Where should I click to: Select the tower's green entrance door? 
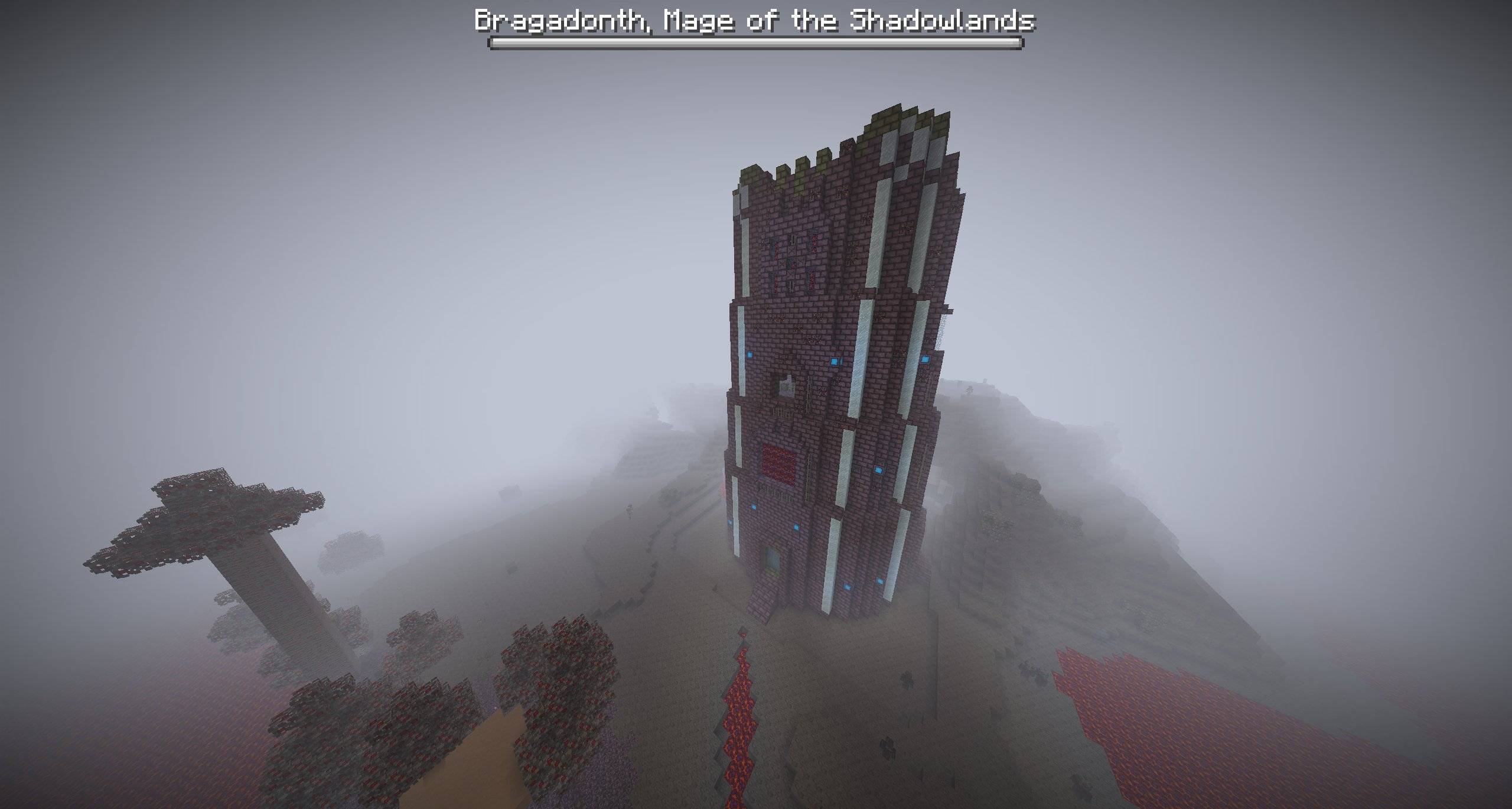[x=771, y=560]
